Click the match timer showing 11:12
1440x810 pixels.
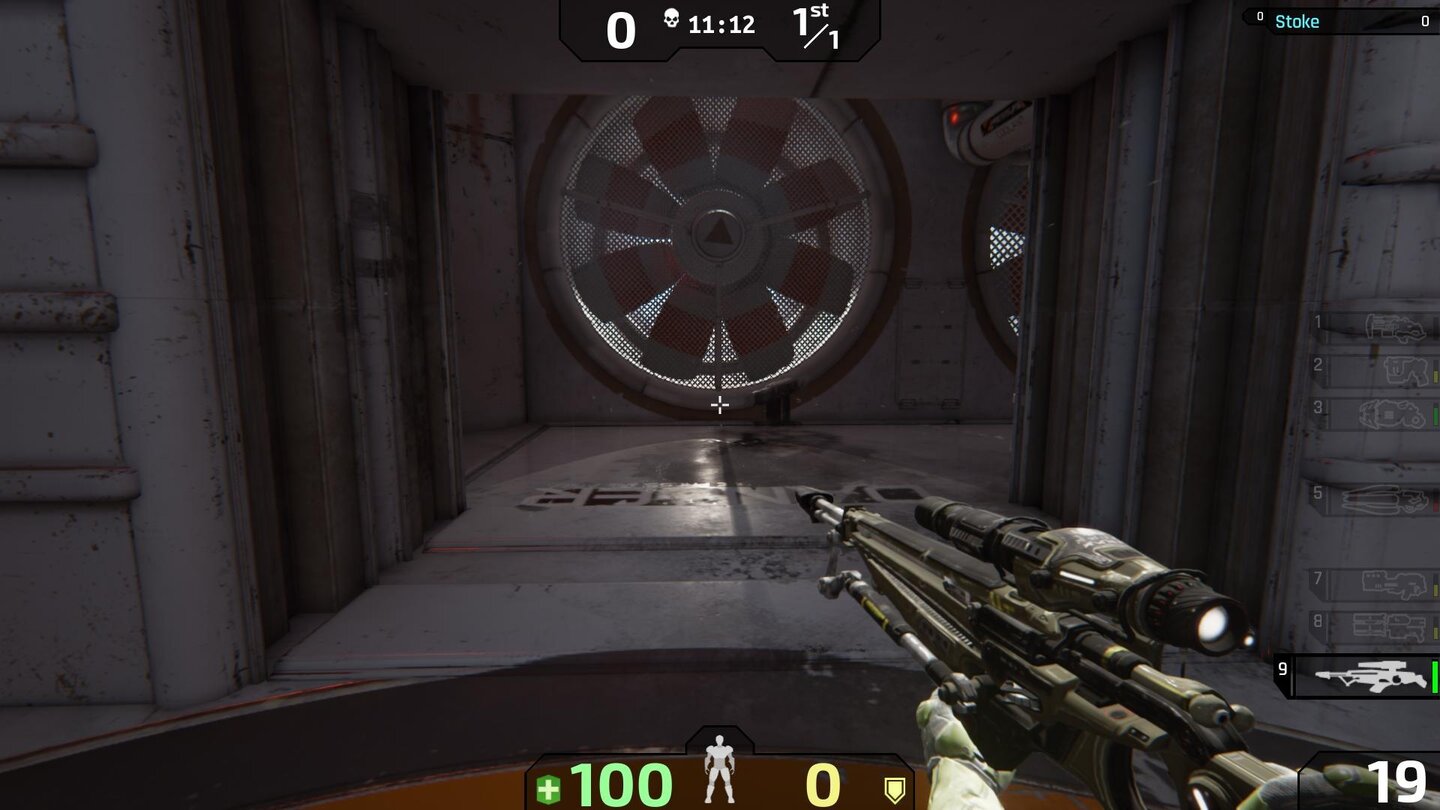tap(724, 25)
